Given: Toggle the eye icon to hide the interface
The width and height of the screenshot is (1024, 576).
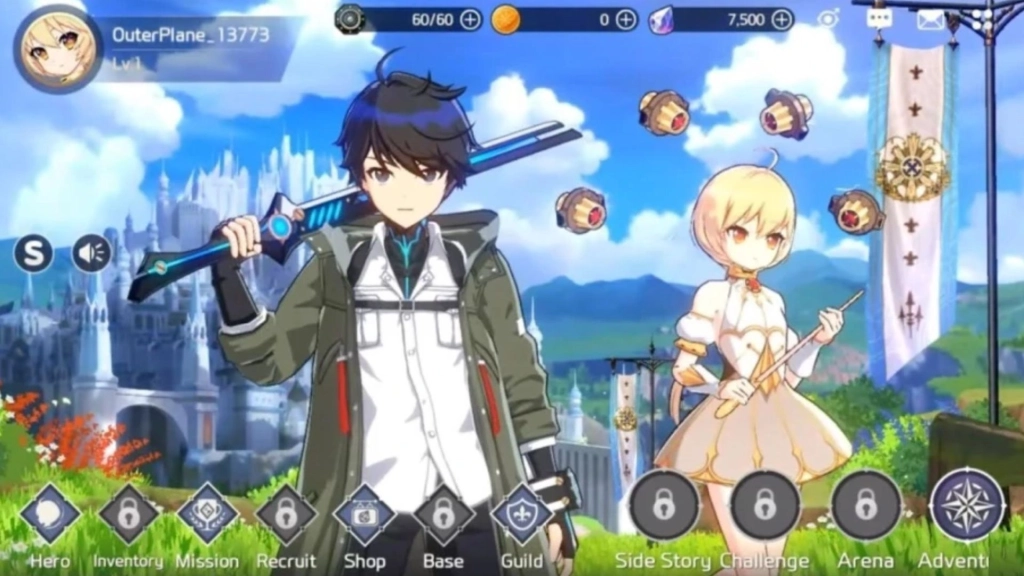Looking at the screenshot, I should [828, 18].
